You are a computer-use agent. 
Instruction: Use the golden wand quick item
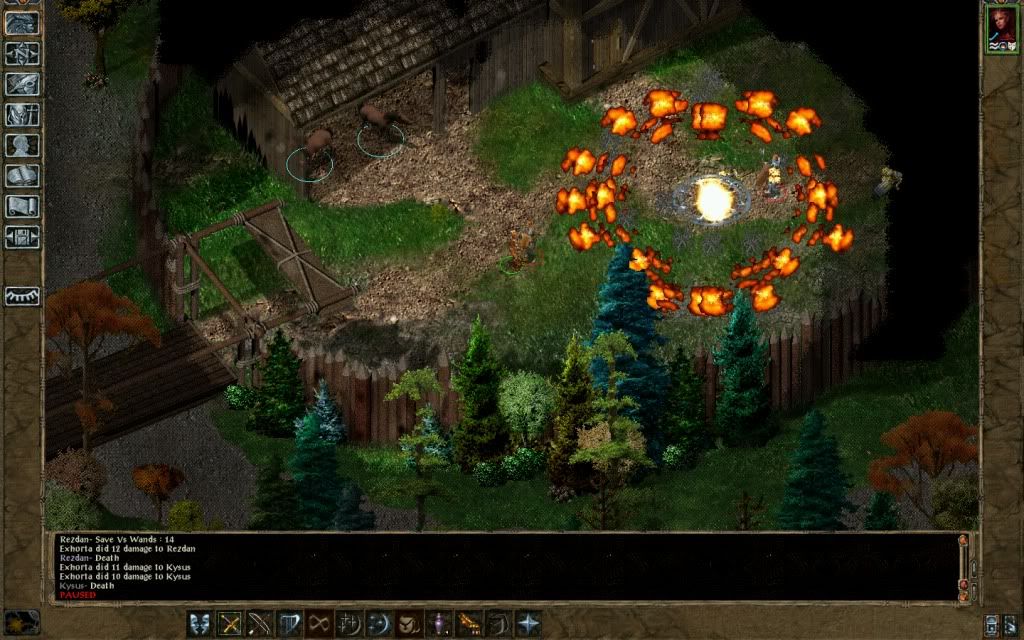pos(468,624)
